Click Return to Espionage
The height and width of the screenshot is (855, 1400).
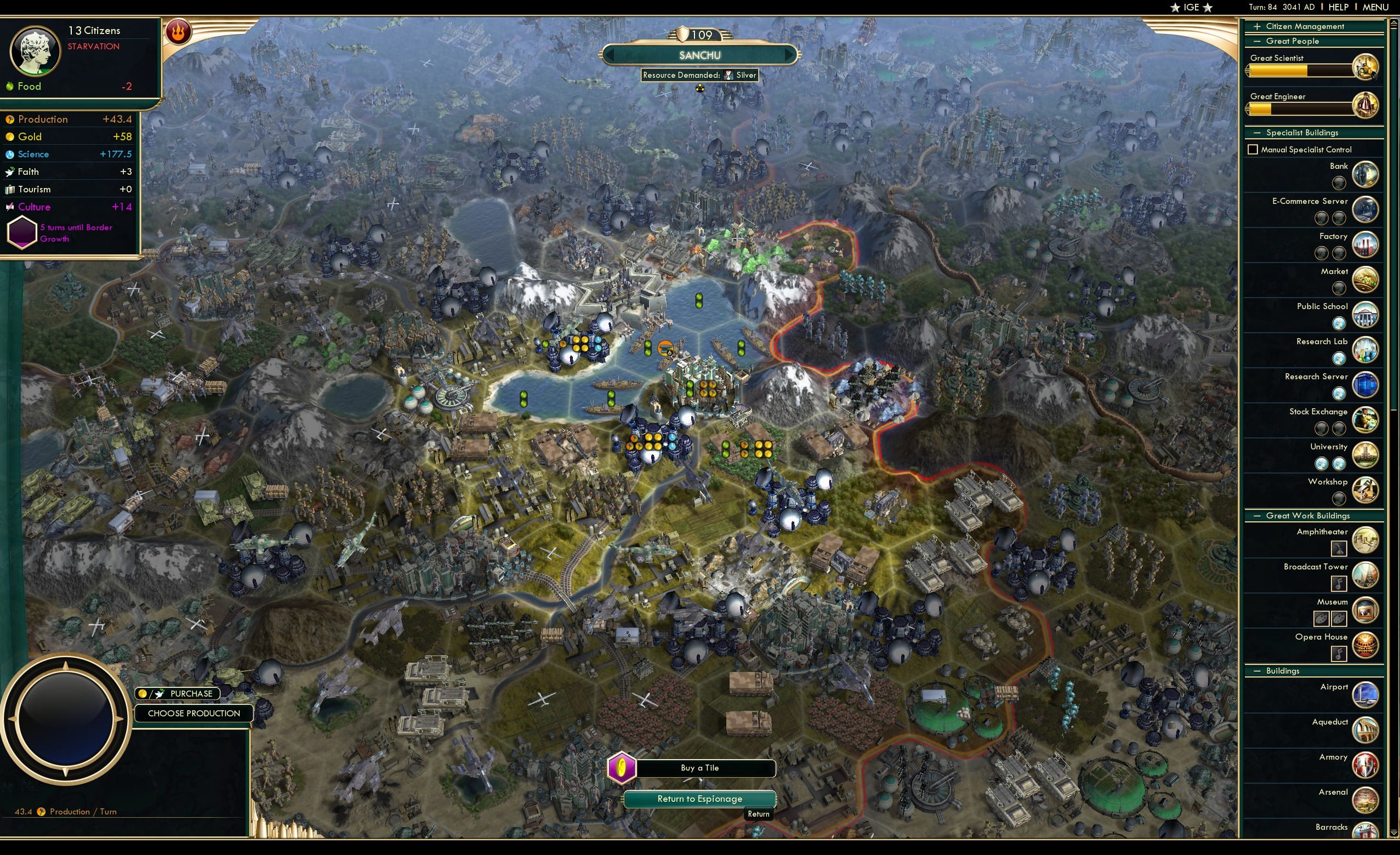[699, 798]
